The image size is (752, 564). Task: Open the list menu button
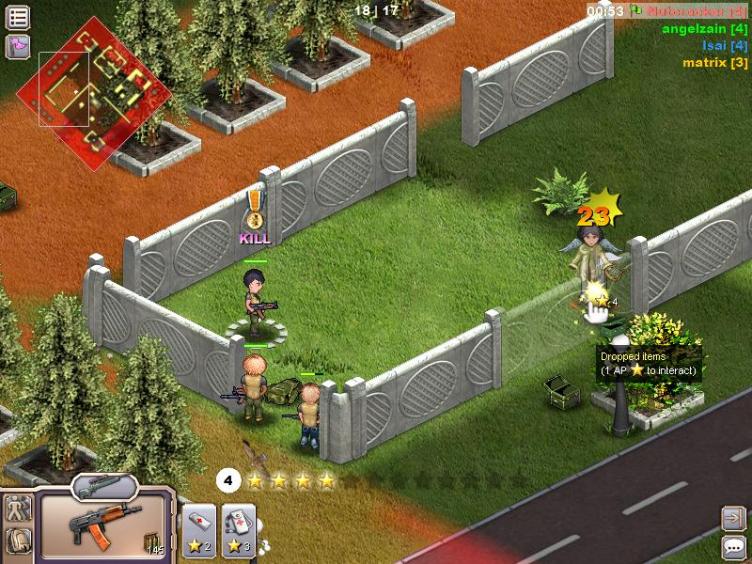(18, 17)
